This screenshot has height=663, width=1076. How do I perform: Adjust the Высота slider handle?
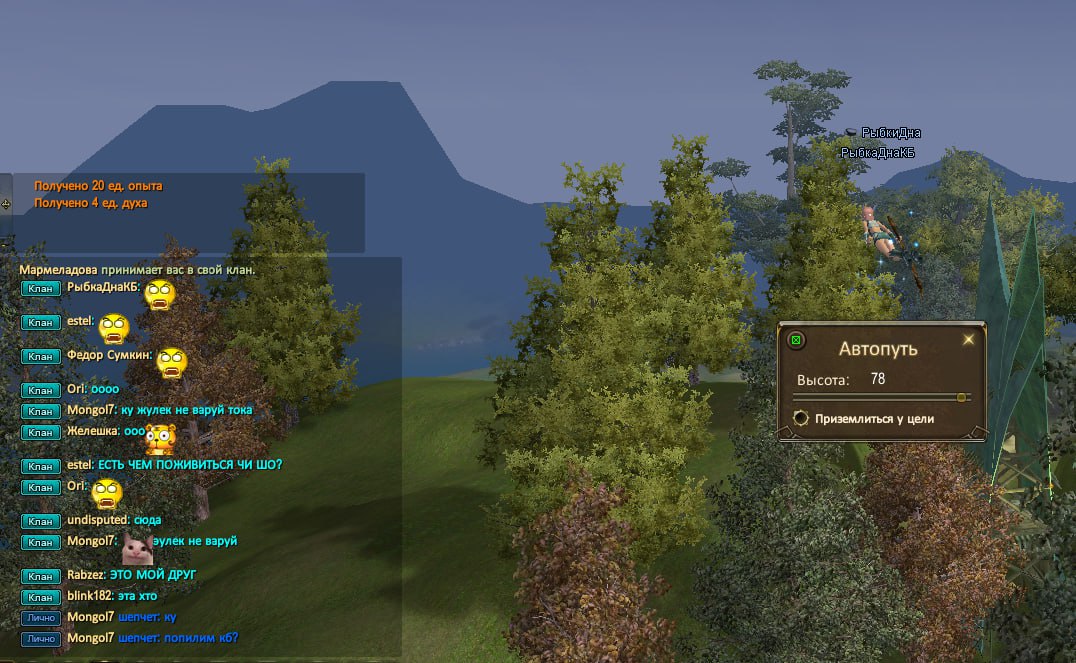(961, 397)
